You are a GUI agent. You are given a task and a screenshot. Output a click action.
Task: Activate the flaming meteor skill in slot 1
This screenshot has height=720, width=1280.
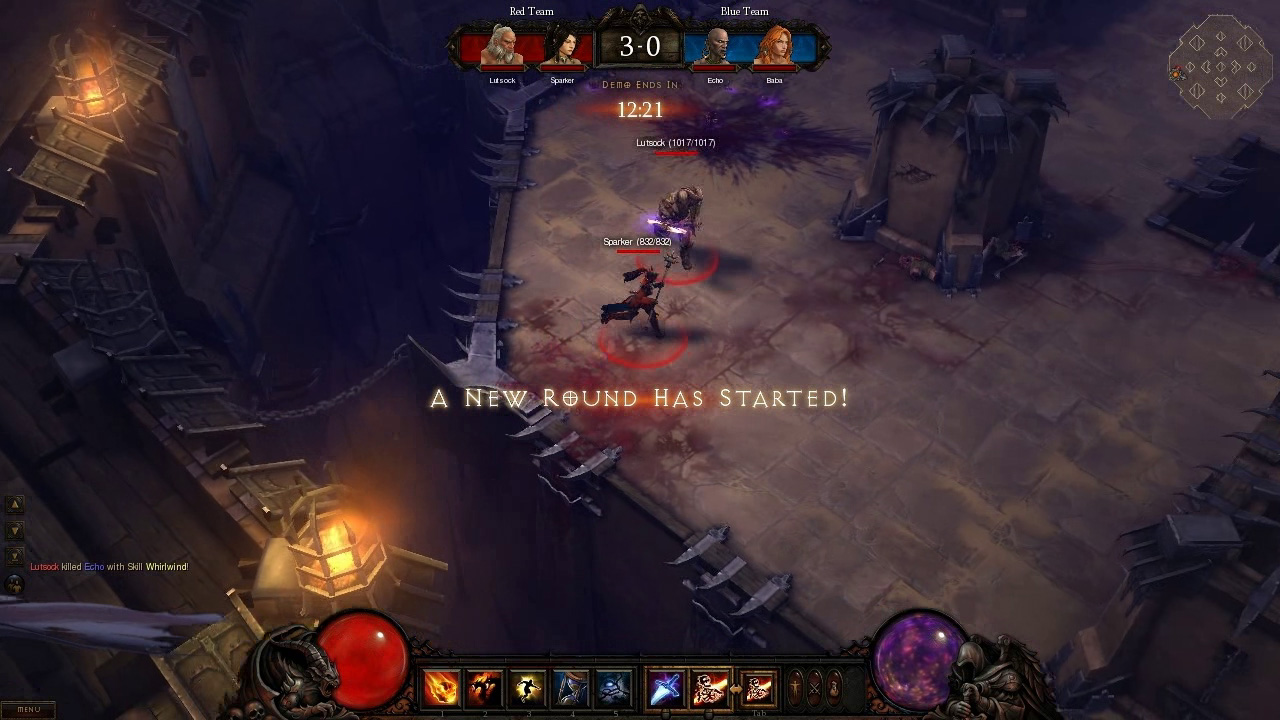(441, 689)
